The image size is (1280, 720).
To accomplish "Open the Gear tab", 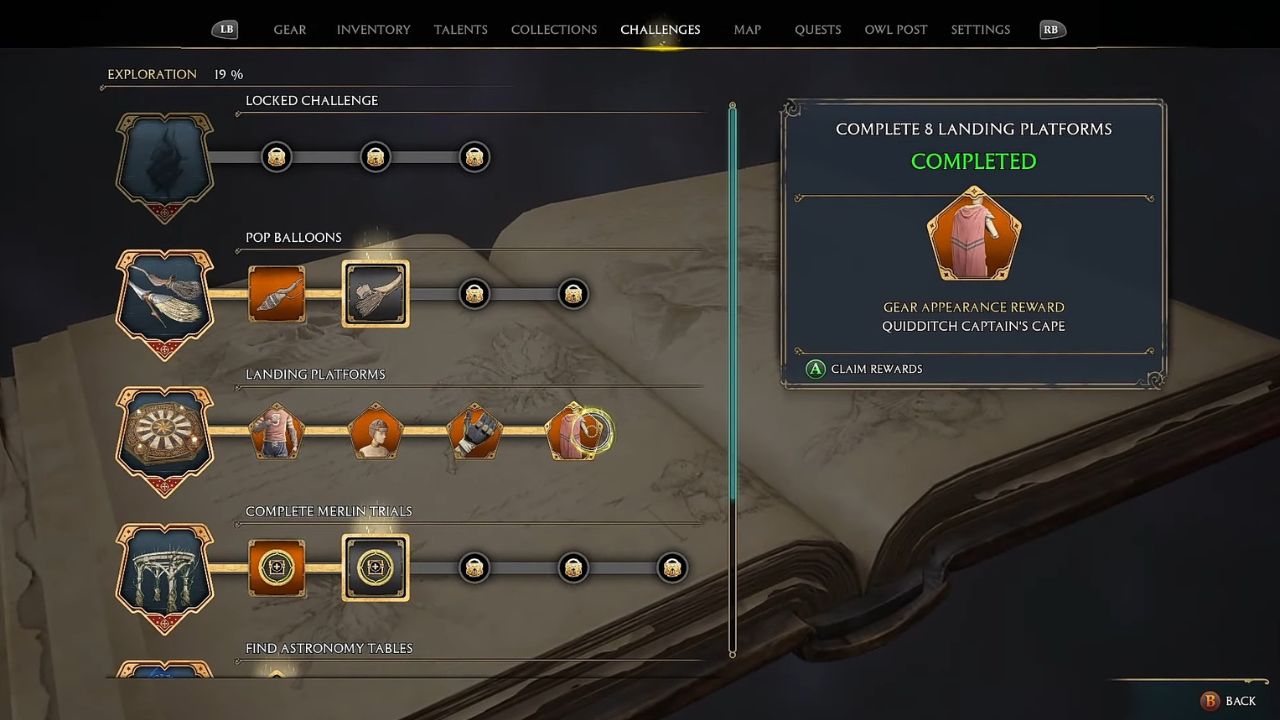I will 290,30.
